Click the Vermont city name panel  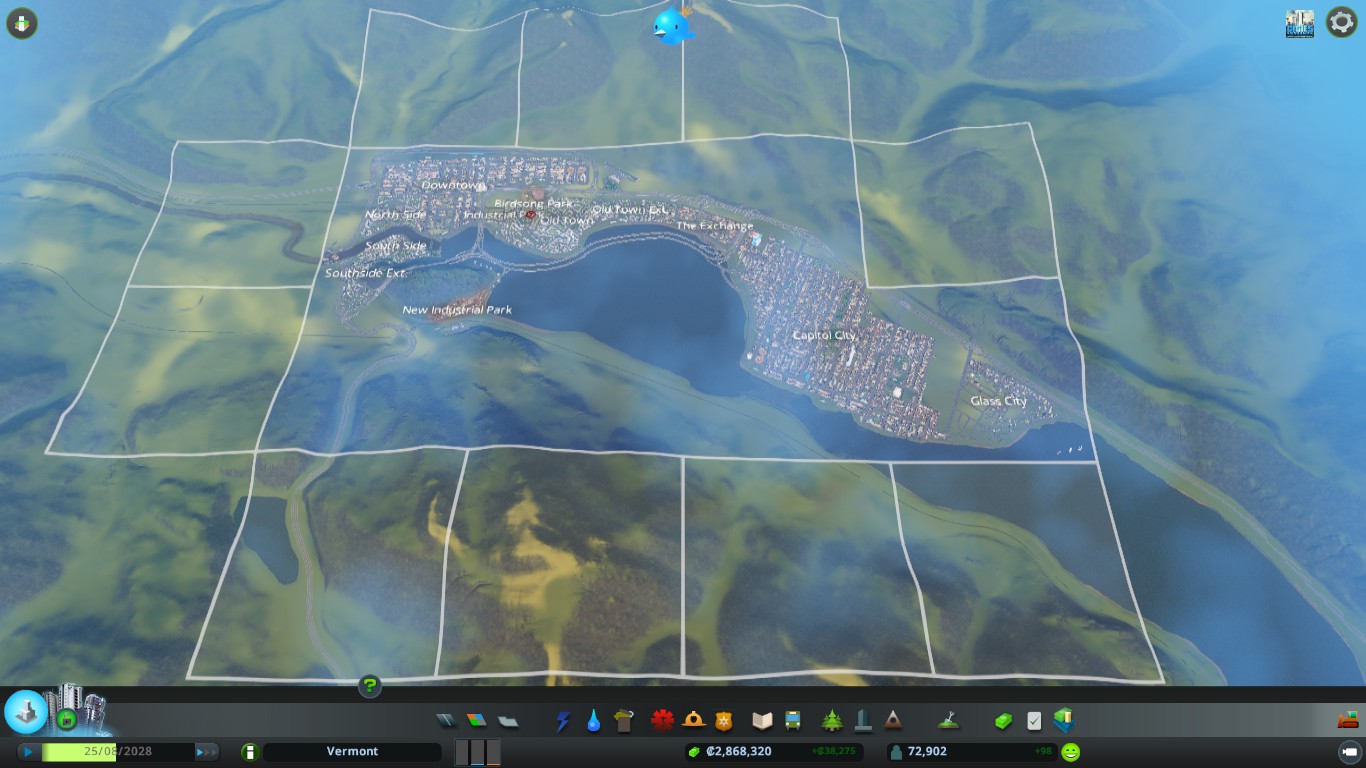click(353, 751)
